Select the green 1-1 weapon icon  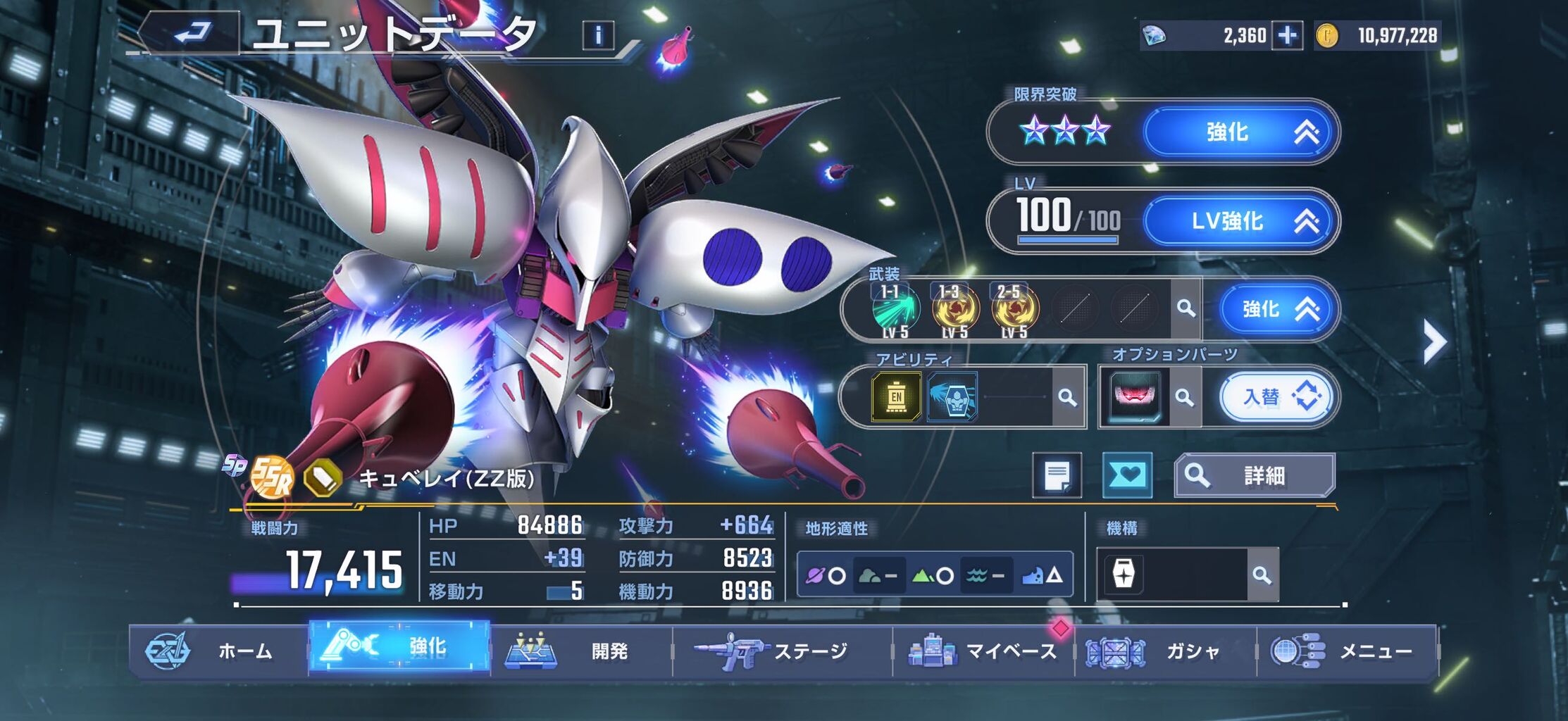pos(895,310)
